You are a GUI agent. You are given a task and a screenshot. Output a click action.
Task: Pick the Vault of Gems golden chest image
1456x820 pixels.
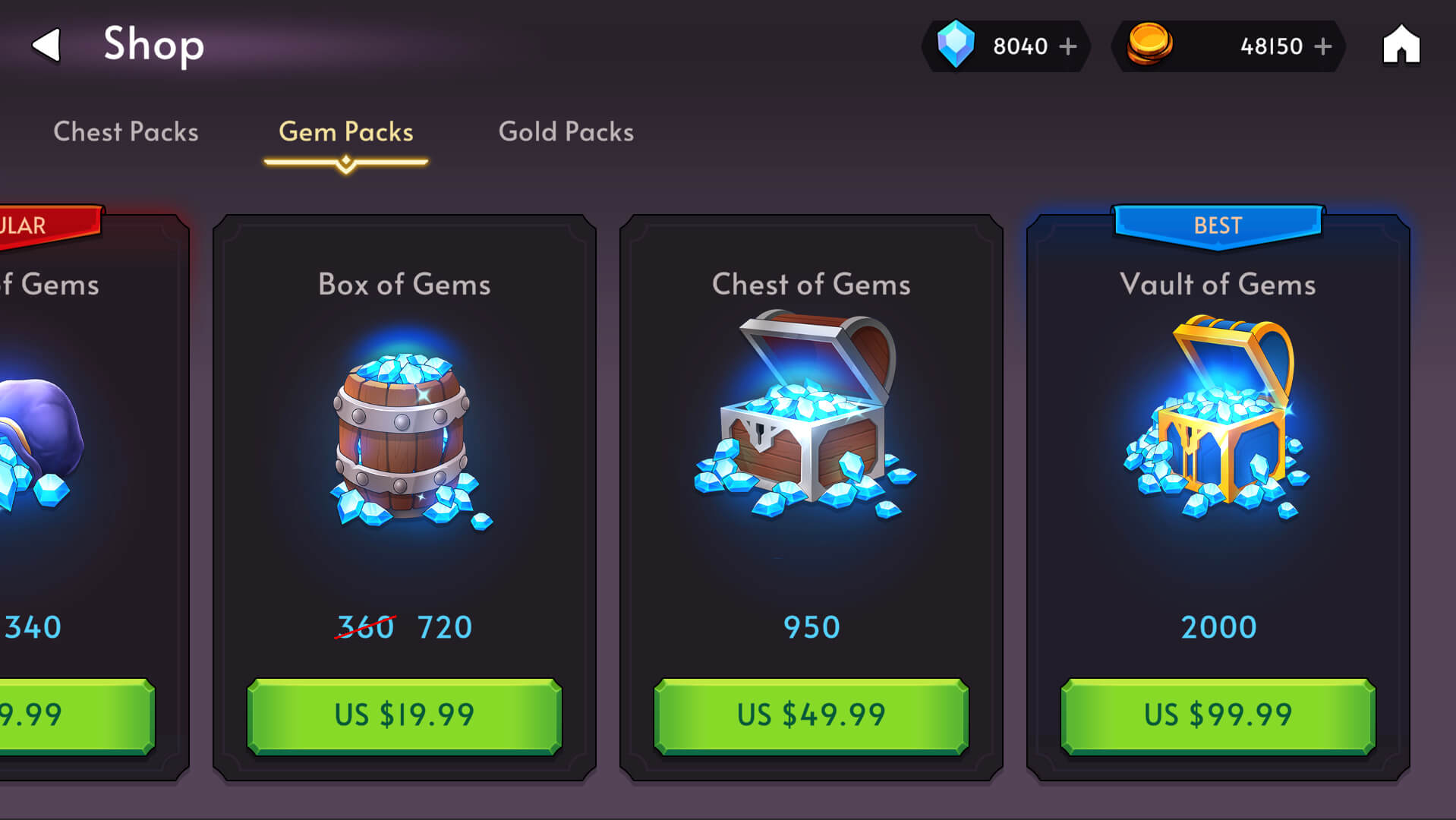click(1218, 418)
